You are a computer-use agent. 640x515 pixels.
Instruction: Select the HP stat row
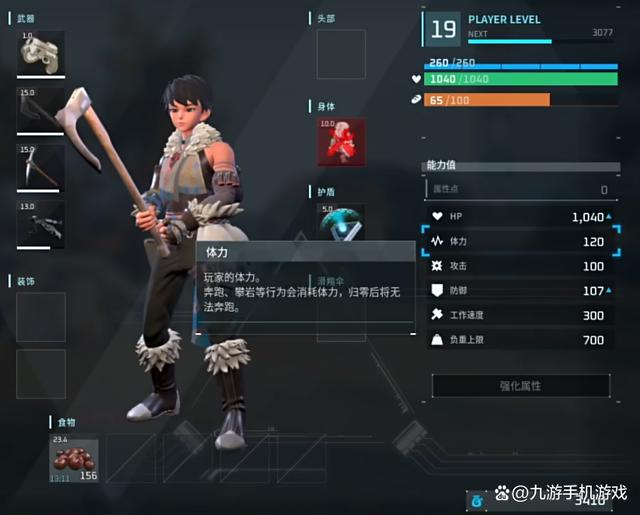click(x=520, y=217)
